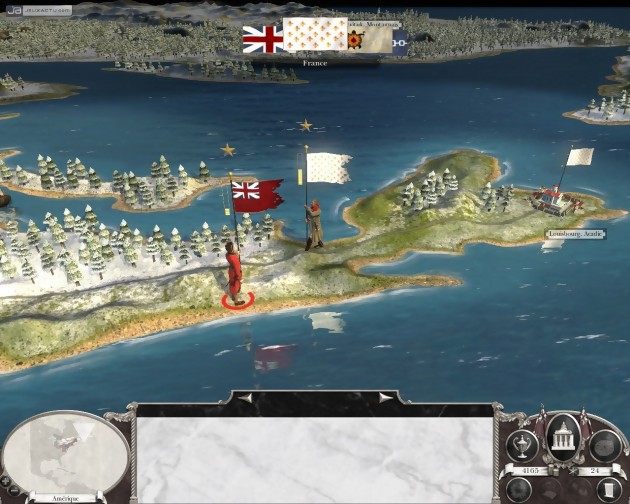Open the government building panel
Screen dimensions: 630x504
pyautogui.click(x=563, y=436)
